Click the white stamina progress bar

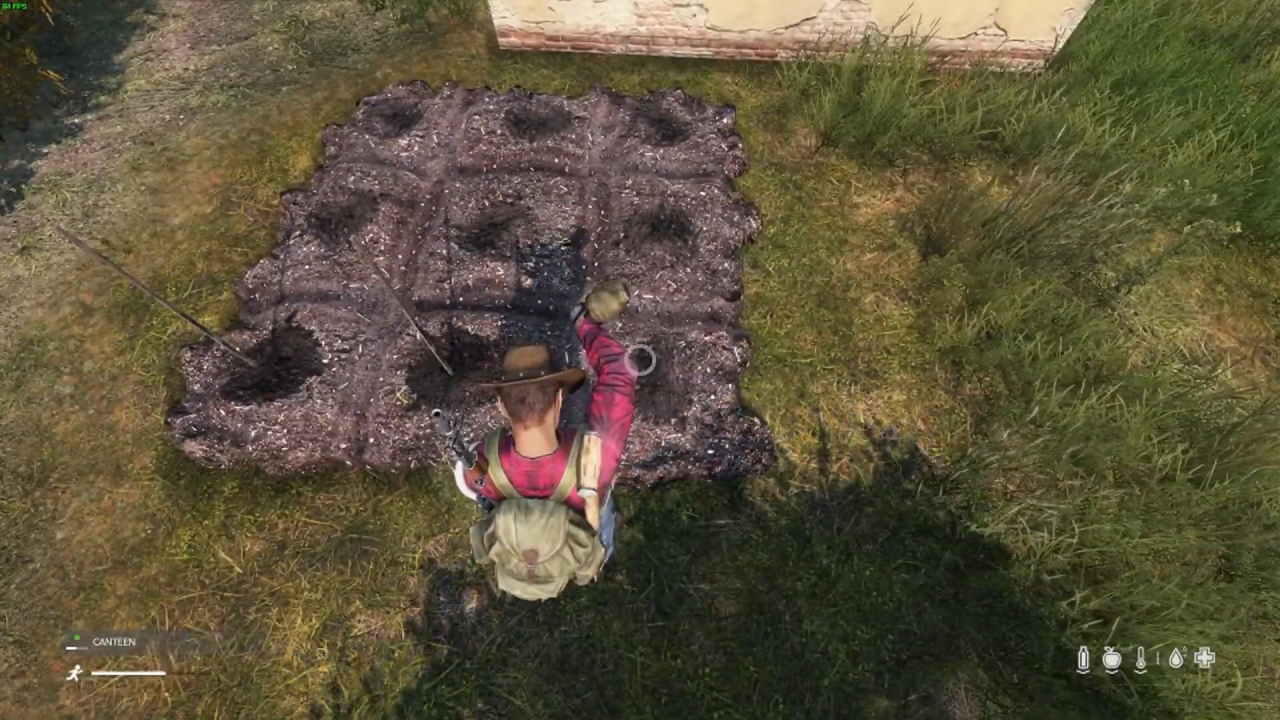click(x=128, y=673)
